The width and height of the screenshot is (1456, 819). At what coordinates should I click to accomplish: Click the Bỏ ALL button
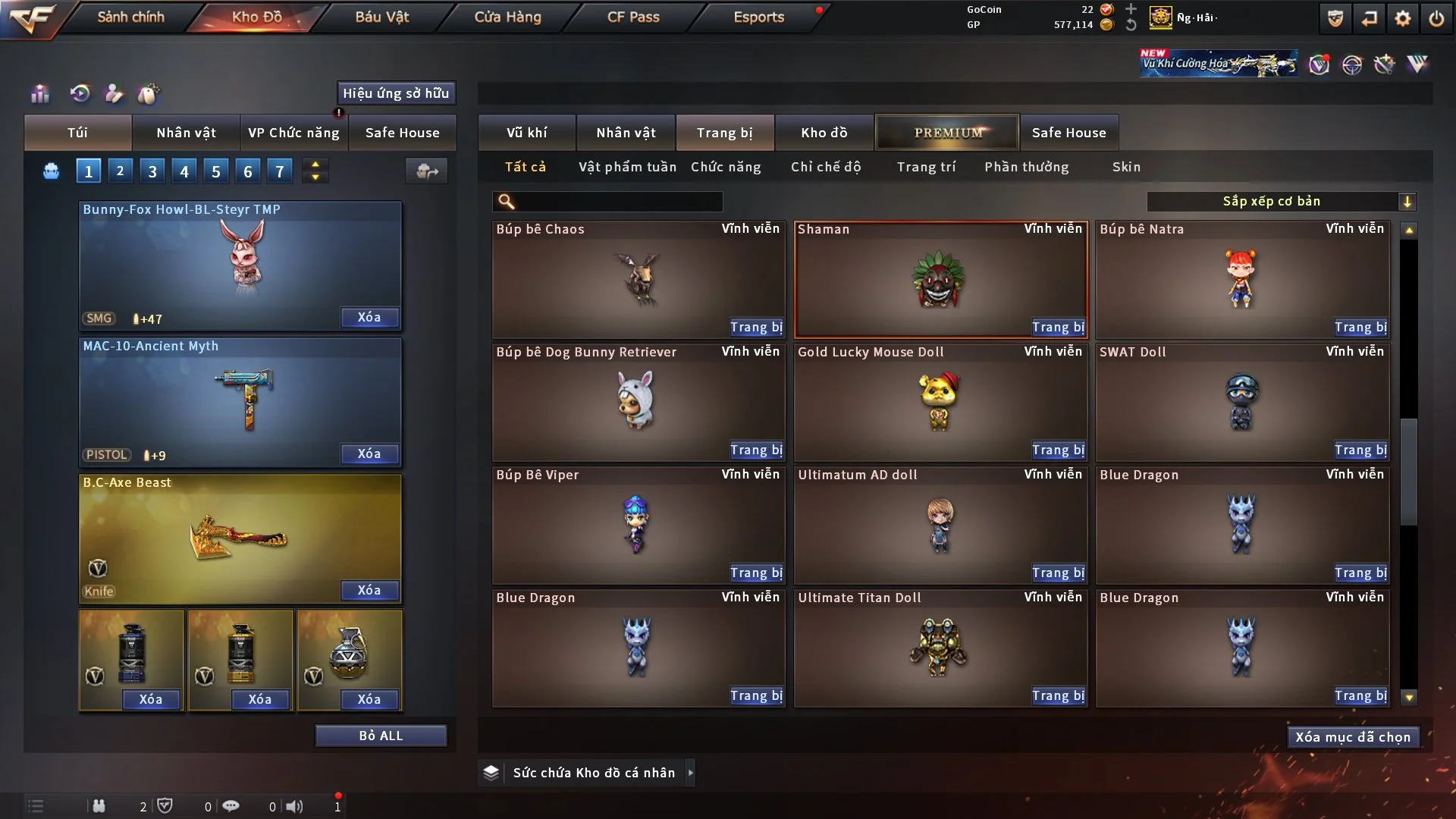point(381,736)
